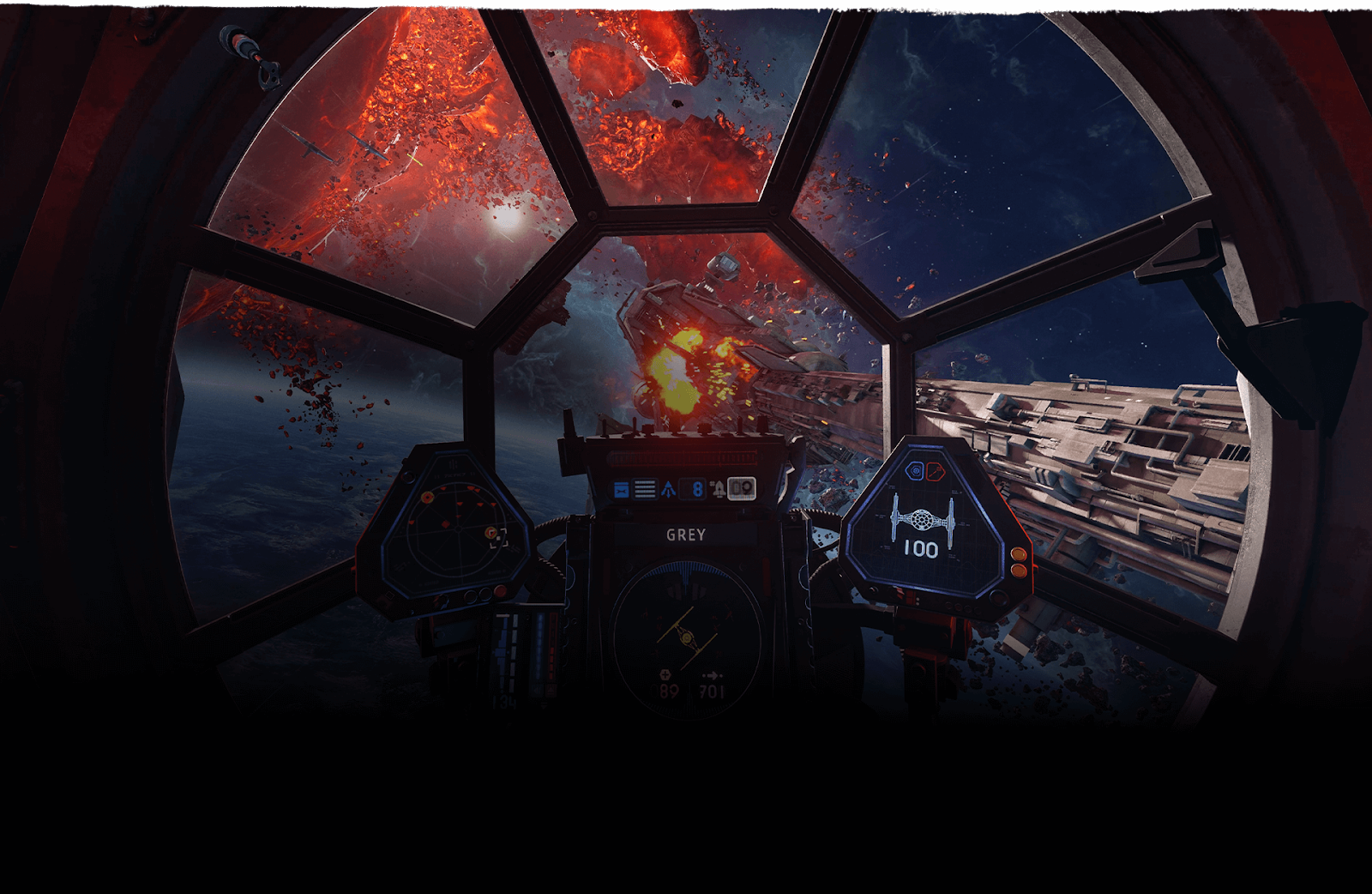Select the red laser cannon icon on right panel
The width and height of the screenshot is (1372, 894).
pyautogui.click(x=935, y=471)
